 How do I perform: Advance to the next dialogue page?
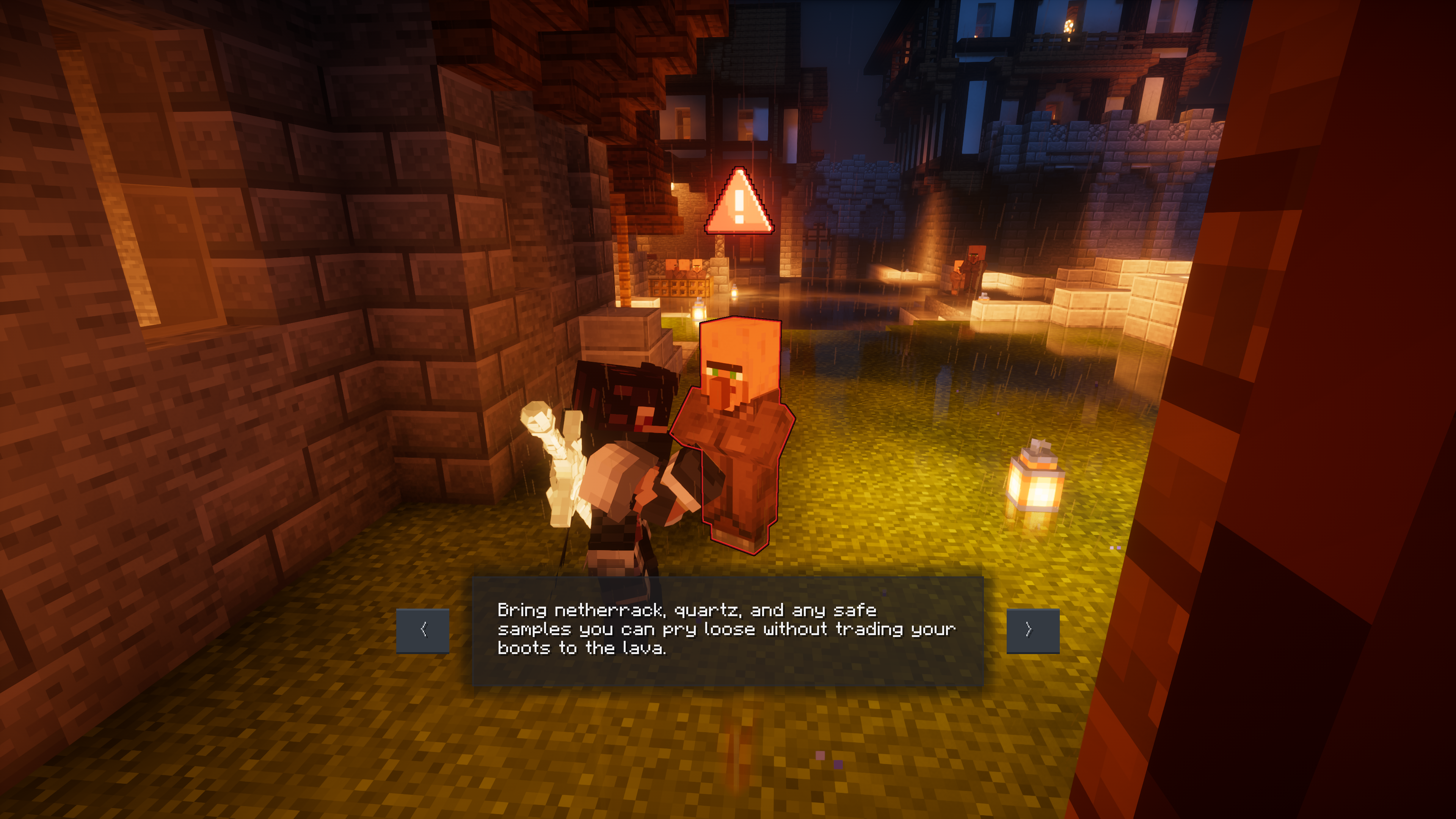[x=1032, y=630]
